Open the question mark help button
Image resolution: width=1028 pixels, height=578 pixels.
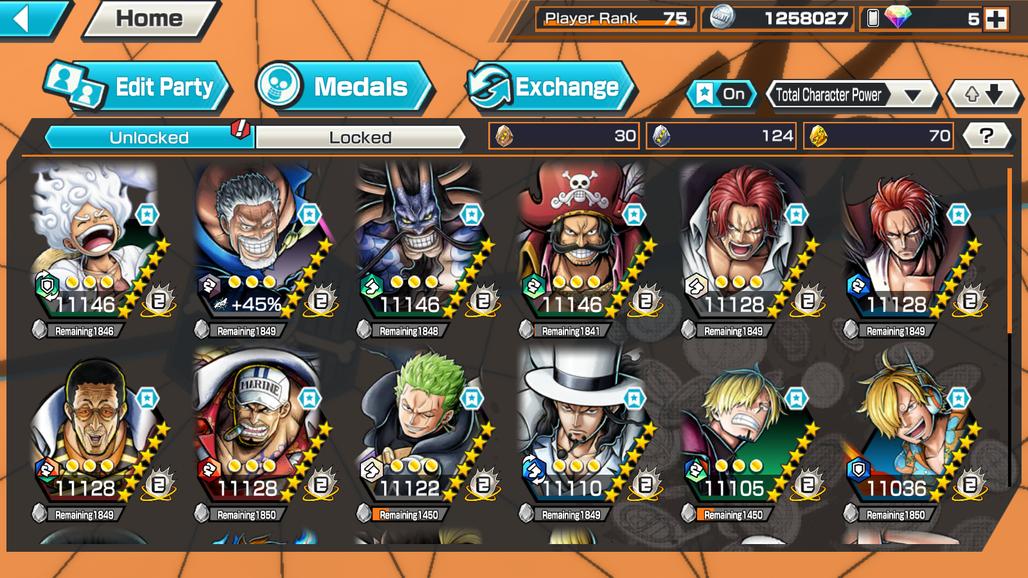(986, 136)
